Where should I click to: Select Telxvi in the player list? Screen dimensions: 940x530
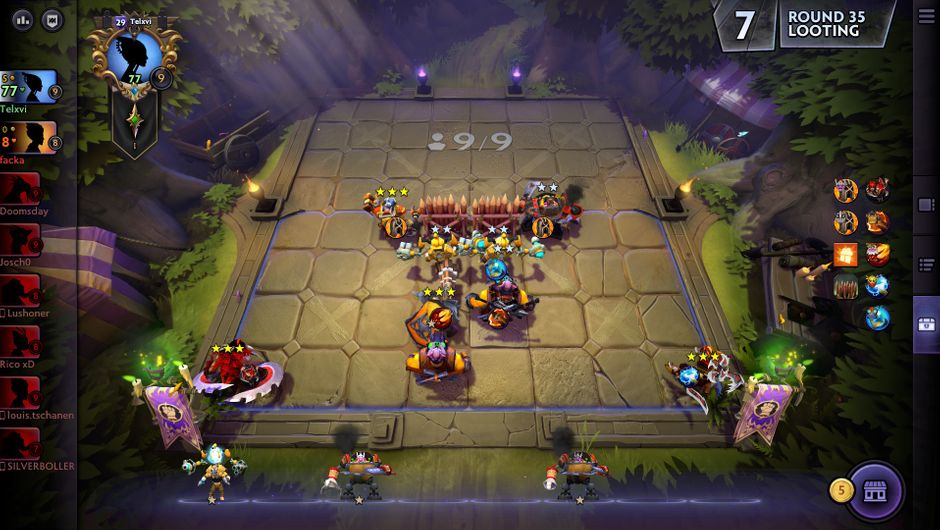click(x=29, y=89)
